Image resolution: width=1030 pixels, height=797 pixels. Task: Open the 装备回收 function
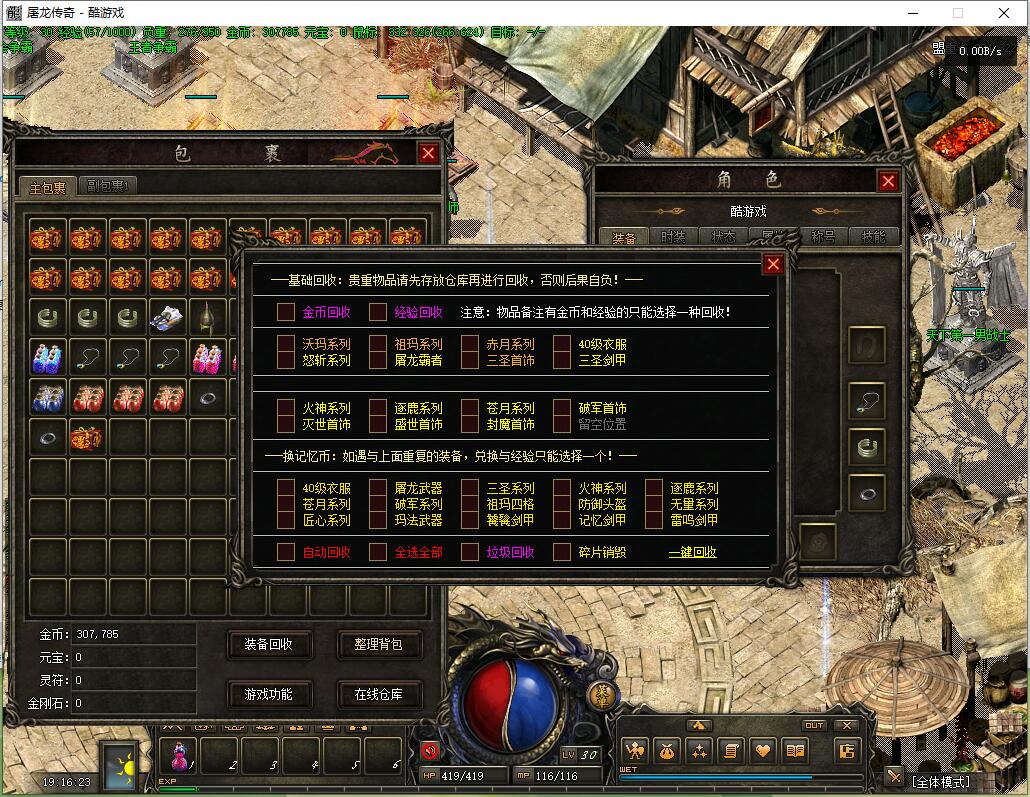(269, 645)
